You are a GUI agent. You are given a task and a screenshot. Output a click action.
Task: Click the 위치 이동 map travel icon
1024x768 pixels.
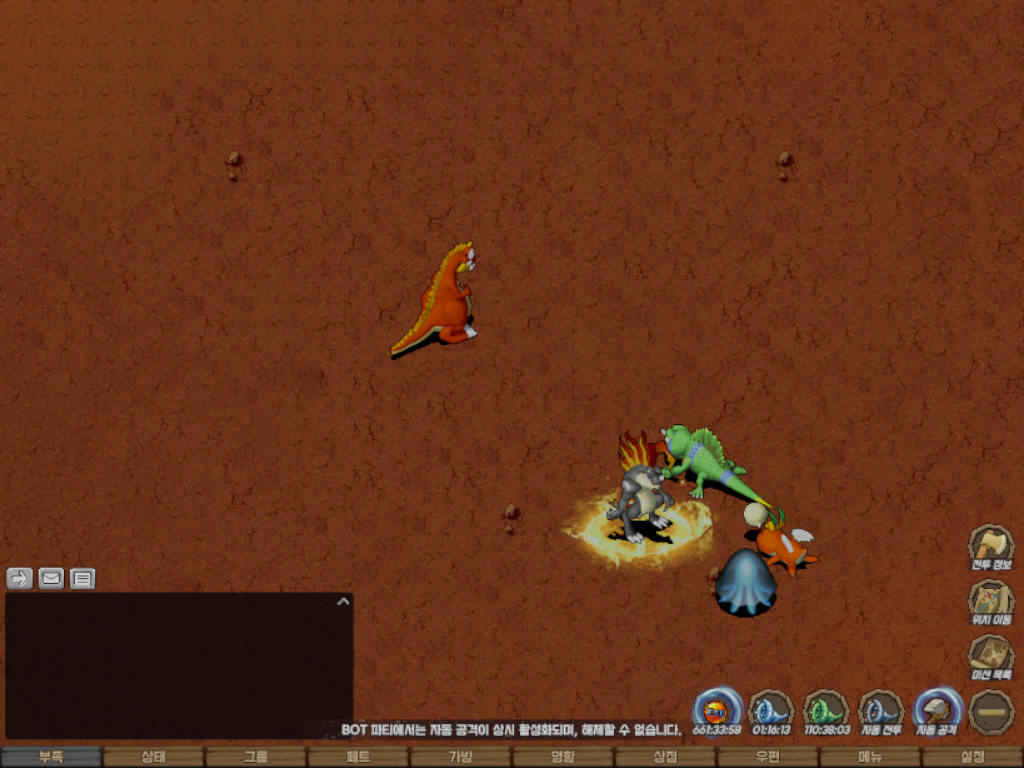click(991, 601)
